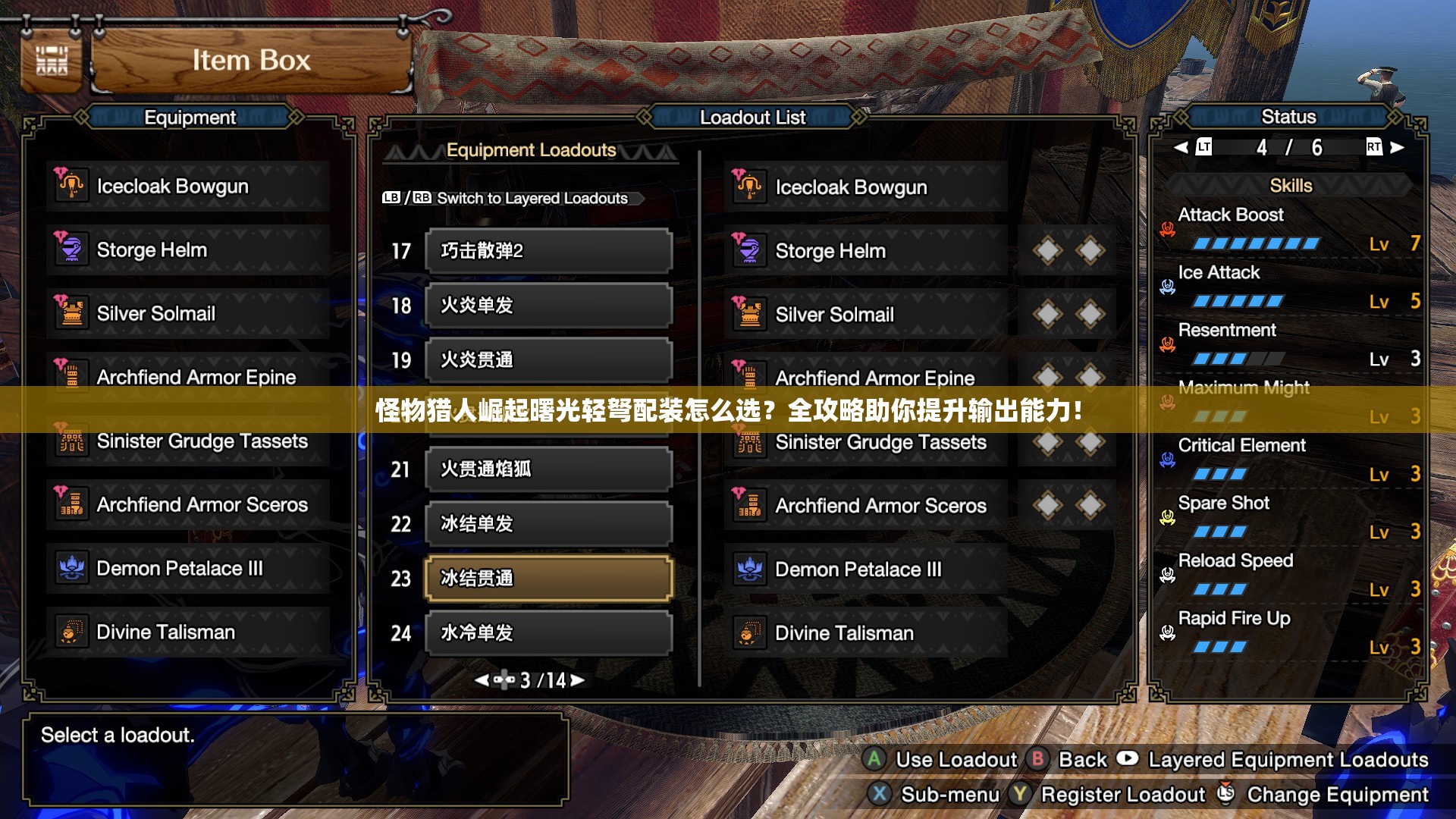Select loadout 24 水冷单发
The image size is (1456, 819).
pyautogui.click(x=548, y=633)
